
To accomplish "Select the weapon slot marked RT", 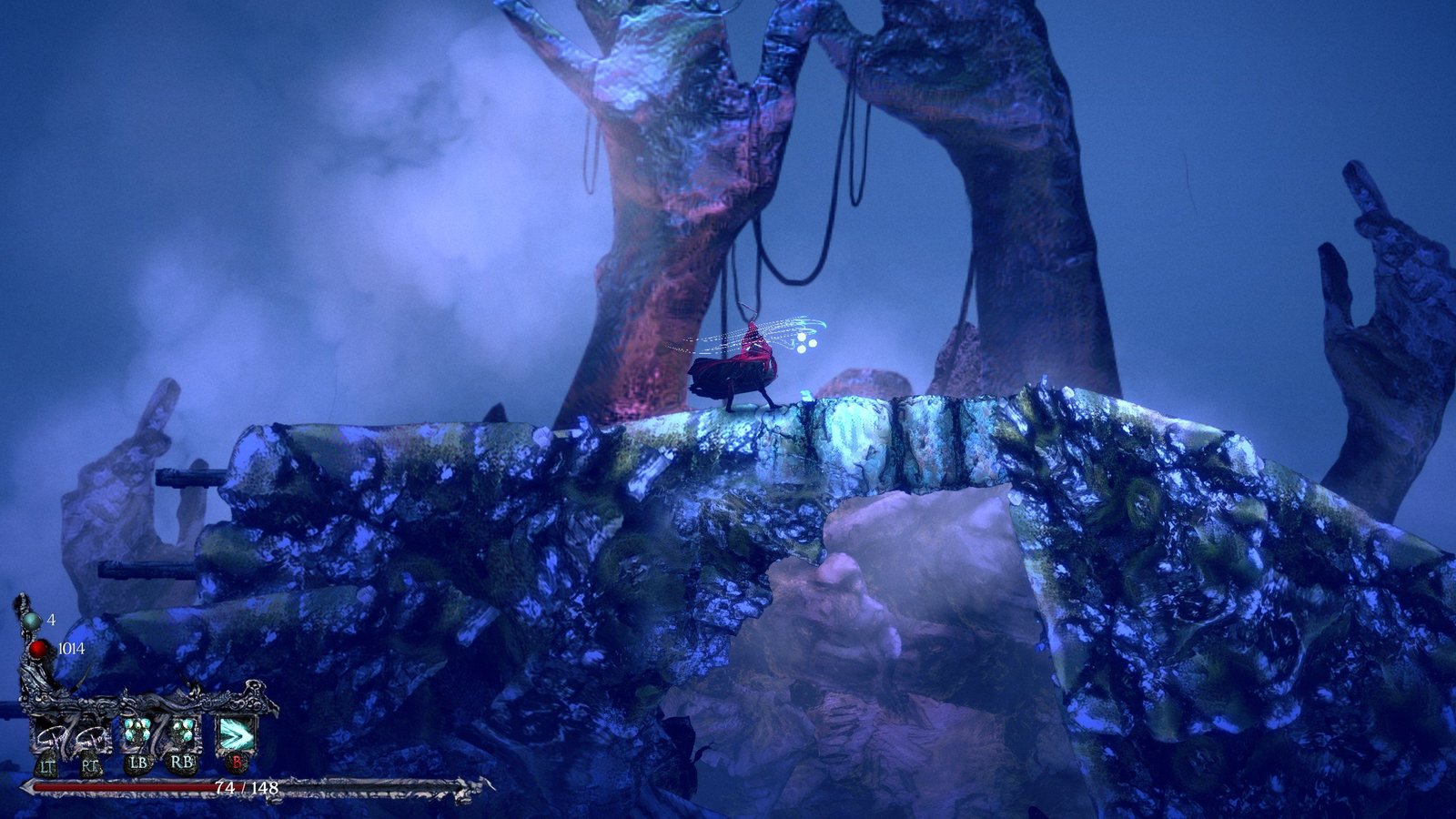I will (90, 736).
